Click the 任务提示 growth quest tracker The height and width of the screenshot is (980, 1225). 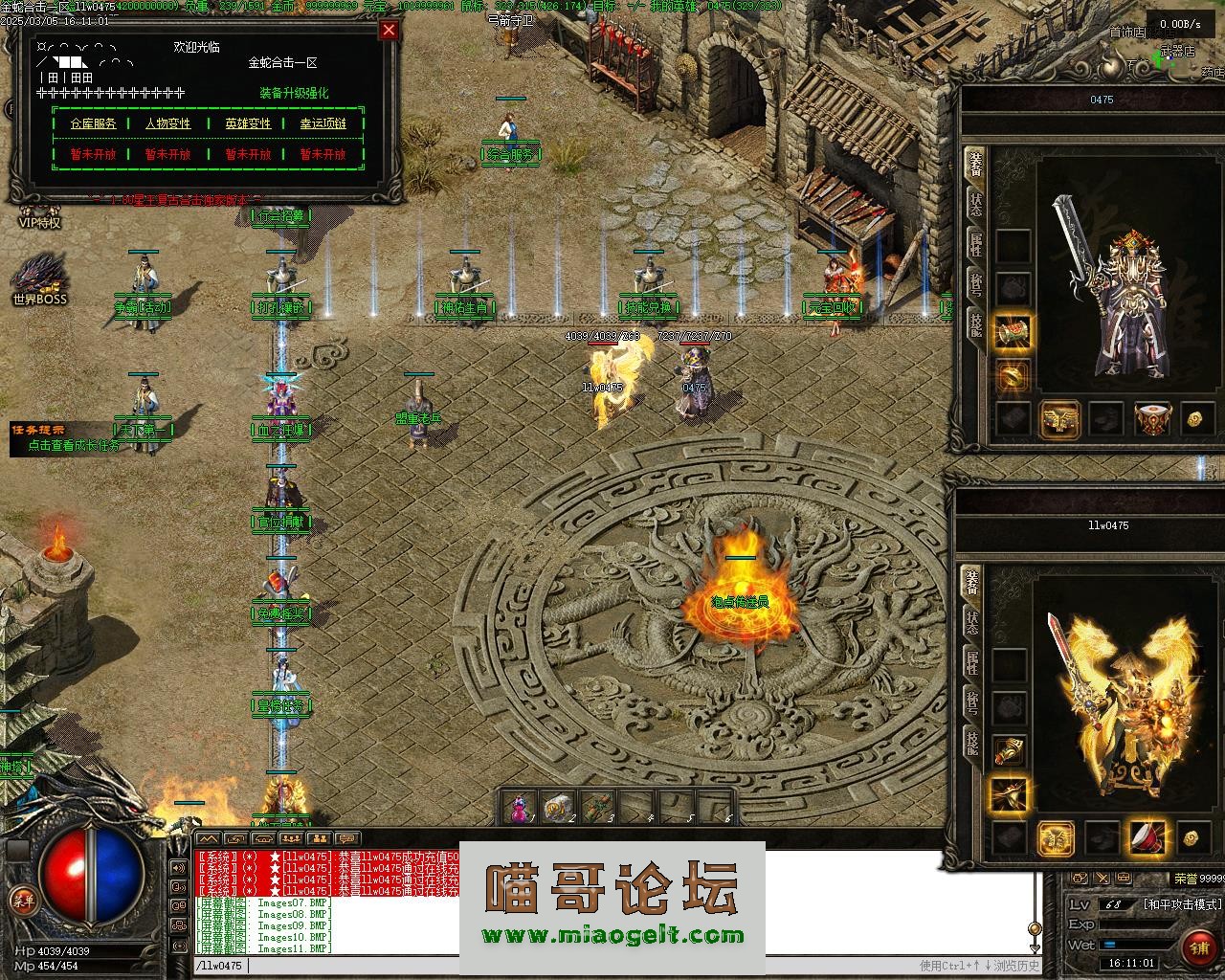[x=65, y=437]
